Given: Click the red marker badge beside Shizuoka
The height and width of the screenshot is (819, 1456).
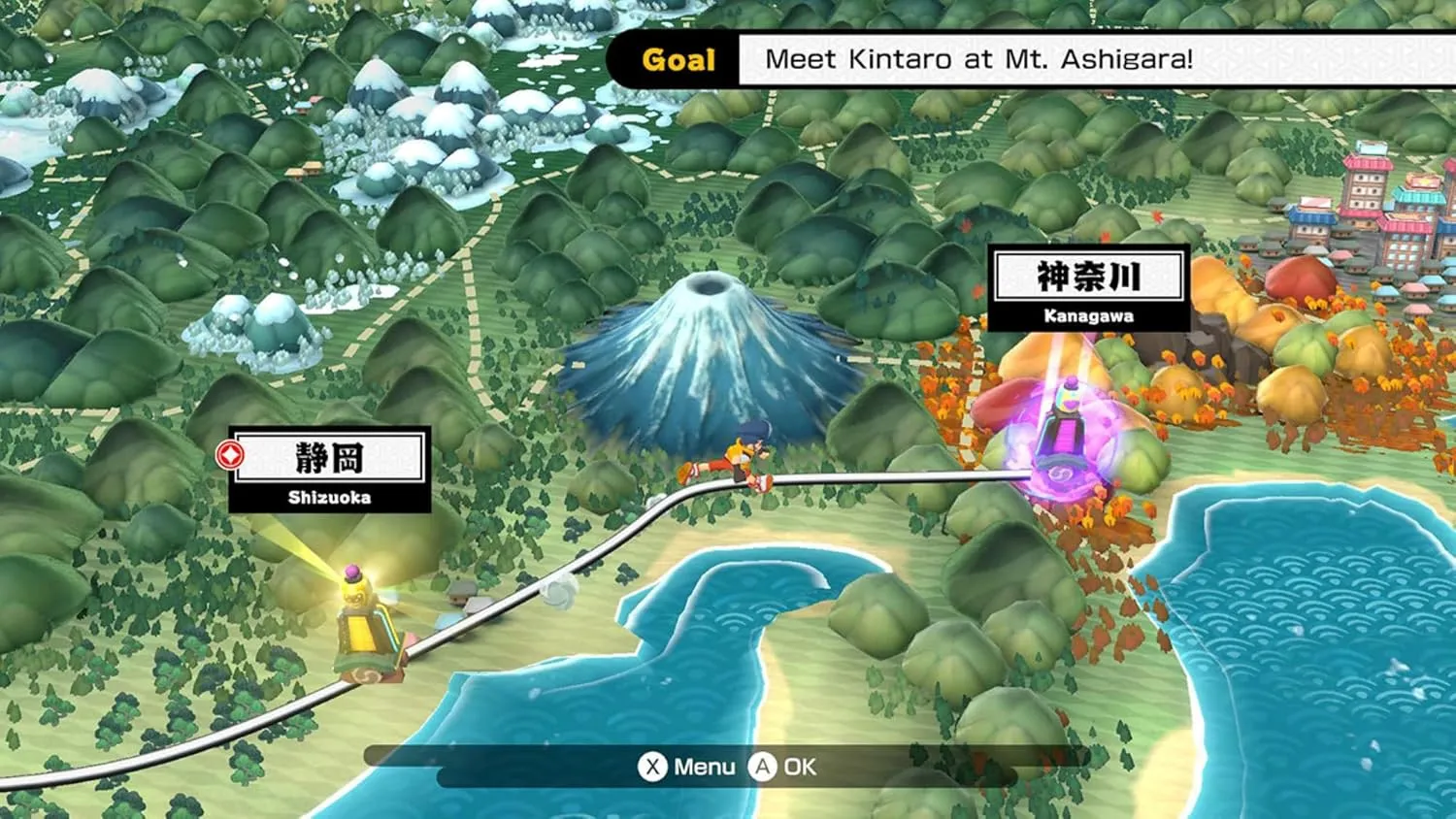Looking at the screenshot, I should pyautogui.click(x=230, y=454).
